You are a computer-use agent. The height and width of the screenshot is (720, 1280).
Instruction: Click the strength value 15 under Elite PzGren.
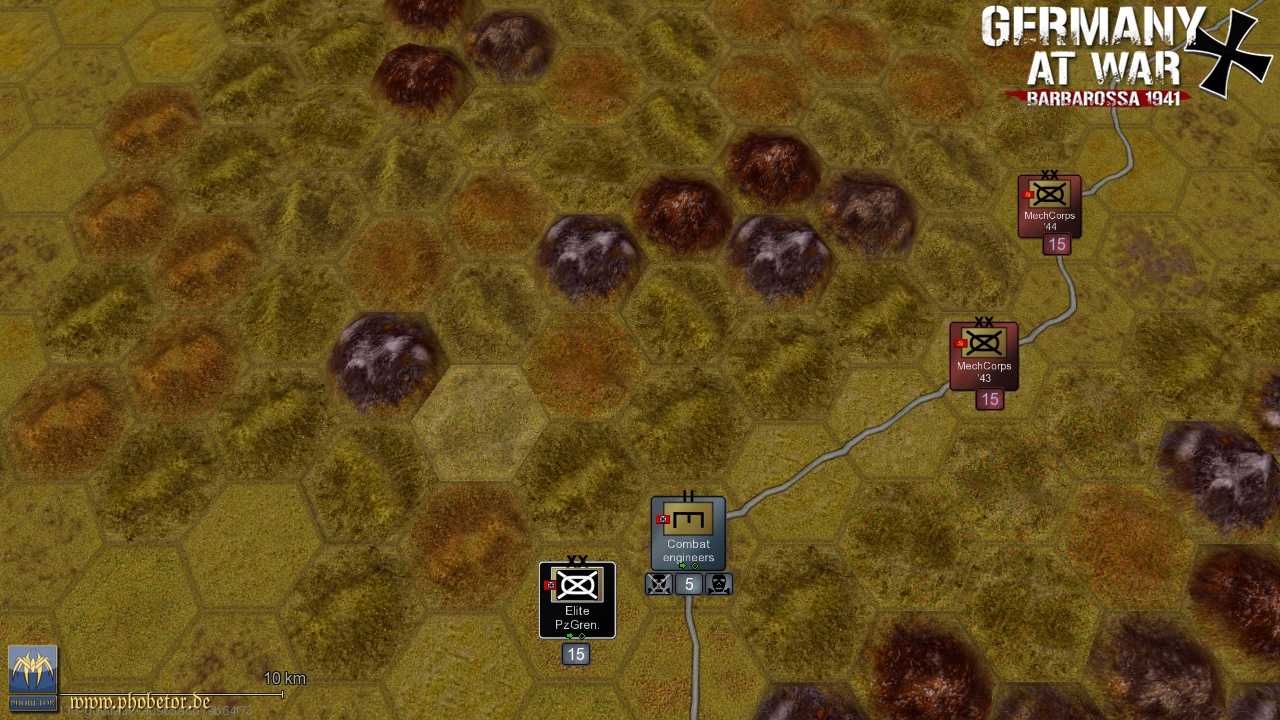(577, 654)
